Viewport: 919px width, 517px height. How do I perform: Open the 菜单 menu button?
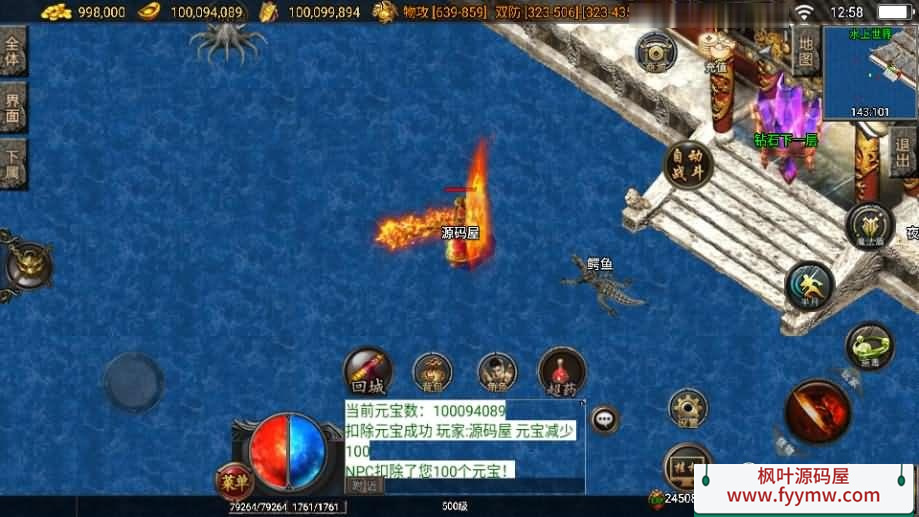coord(234,483)
